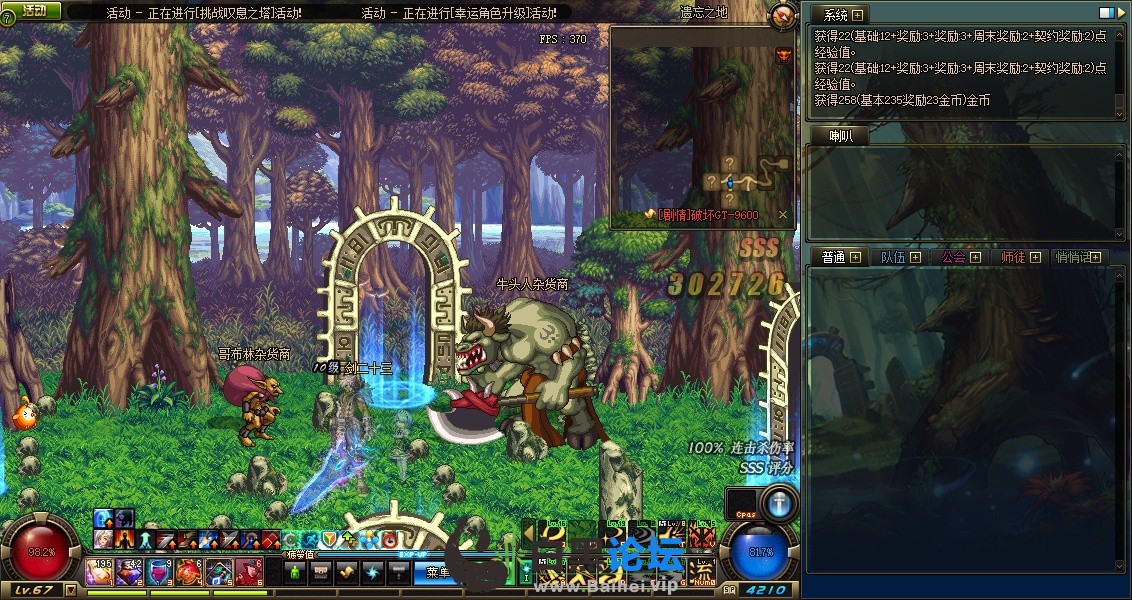Click the green potion shortcut button
1132x600 pixels.
coord(294,572)
